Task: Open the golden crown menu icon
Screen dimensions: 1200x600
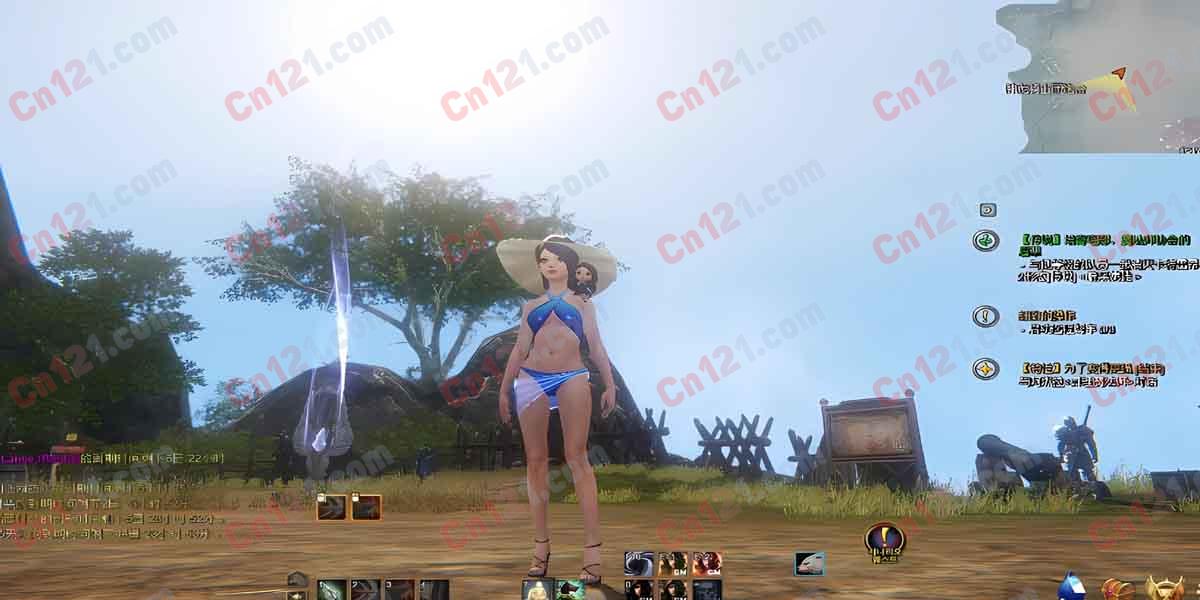Action: point(1164,588)
